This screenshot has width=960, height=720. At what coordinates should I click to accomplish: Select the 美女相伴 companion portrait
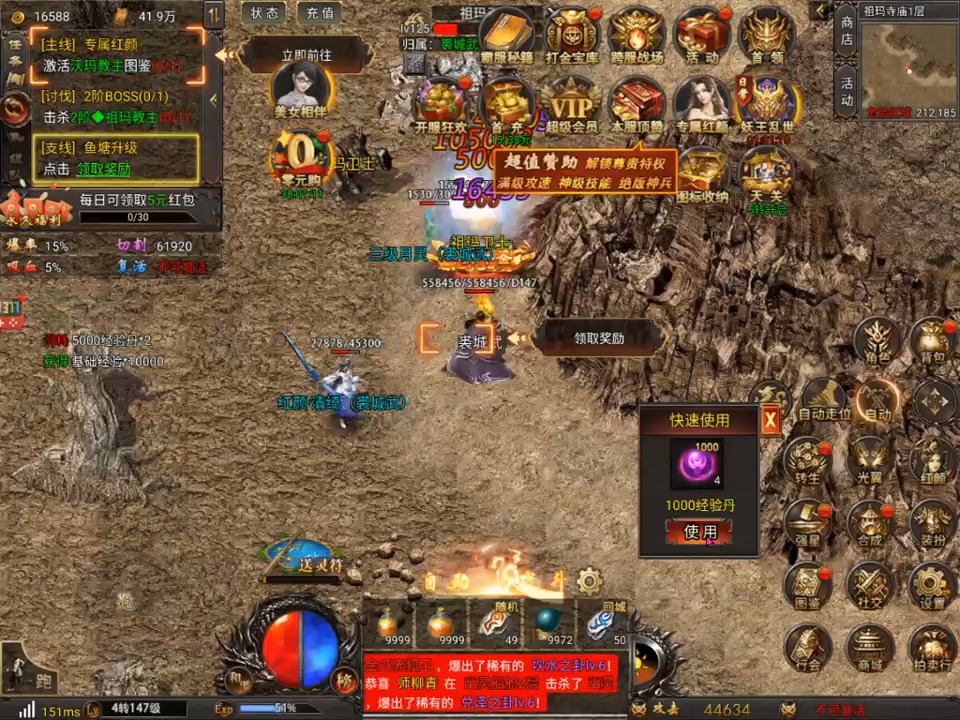(x=300, y=87)
